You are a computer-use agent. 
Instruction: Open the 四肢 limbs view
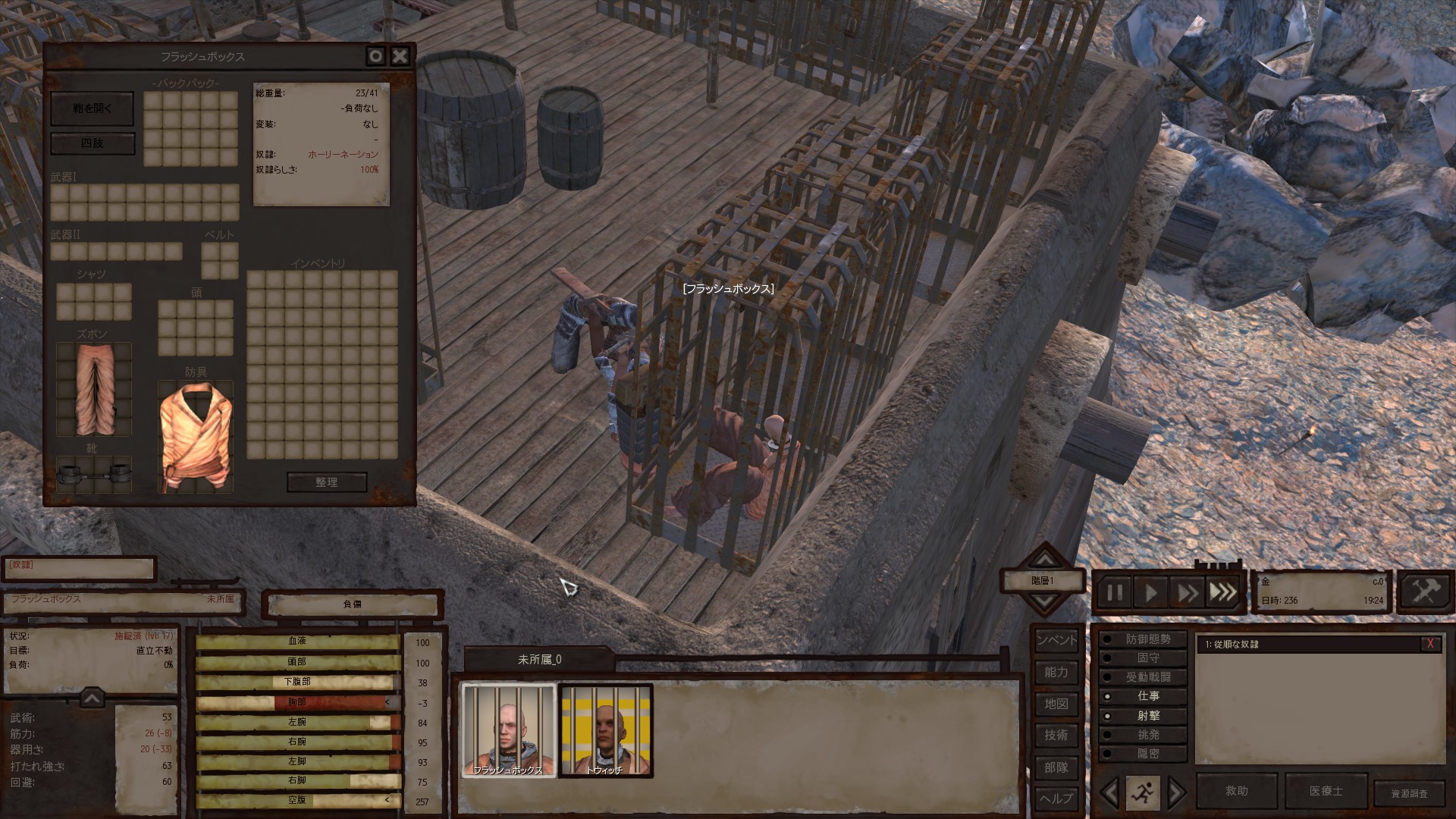coord(93,143)
